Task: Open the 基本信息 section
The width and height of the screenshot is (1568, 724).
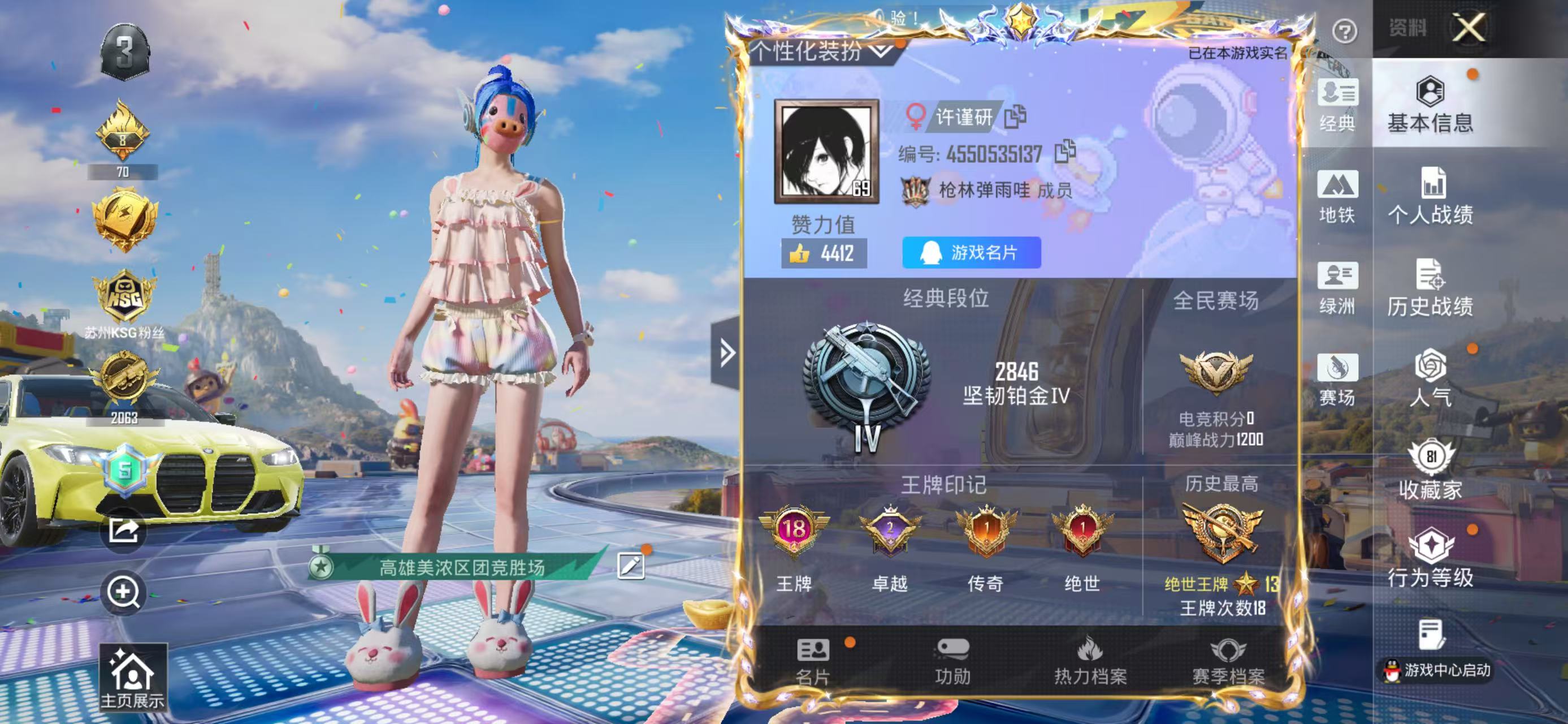Action: point(1430,105)
